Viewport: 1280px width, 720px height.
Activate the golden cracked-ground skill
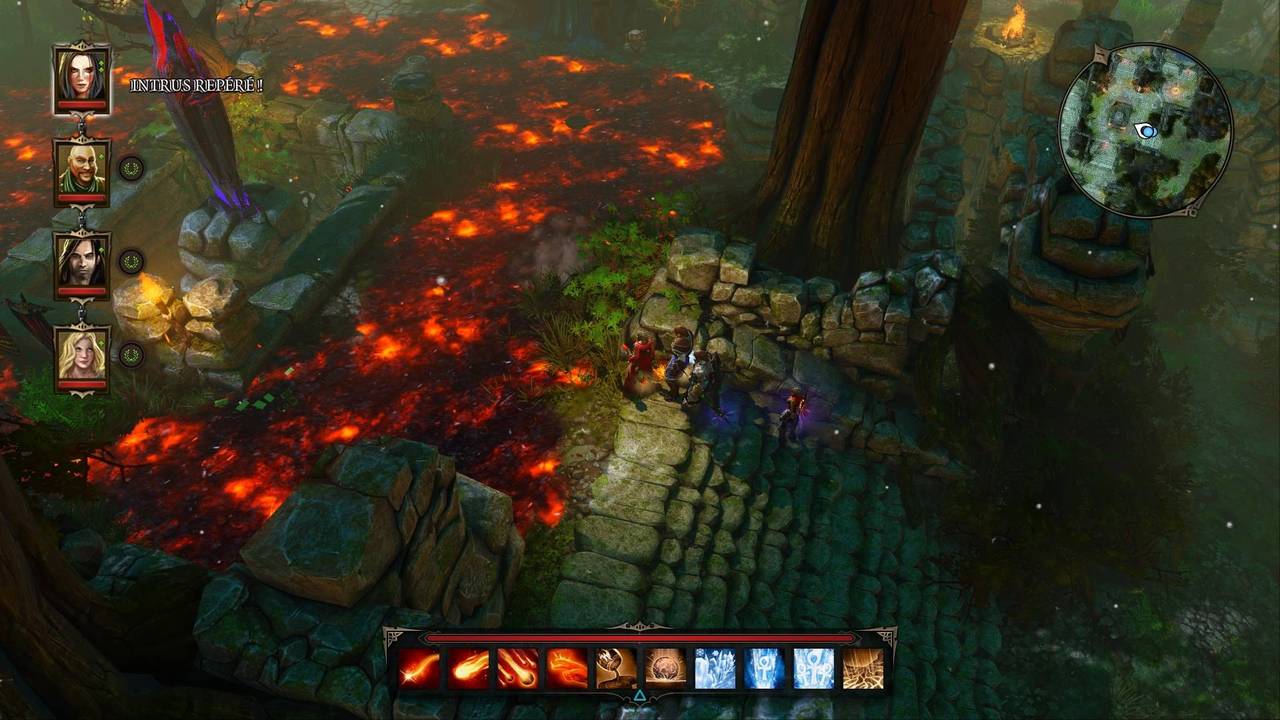862,668
